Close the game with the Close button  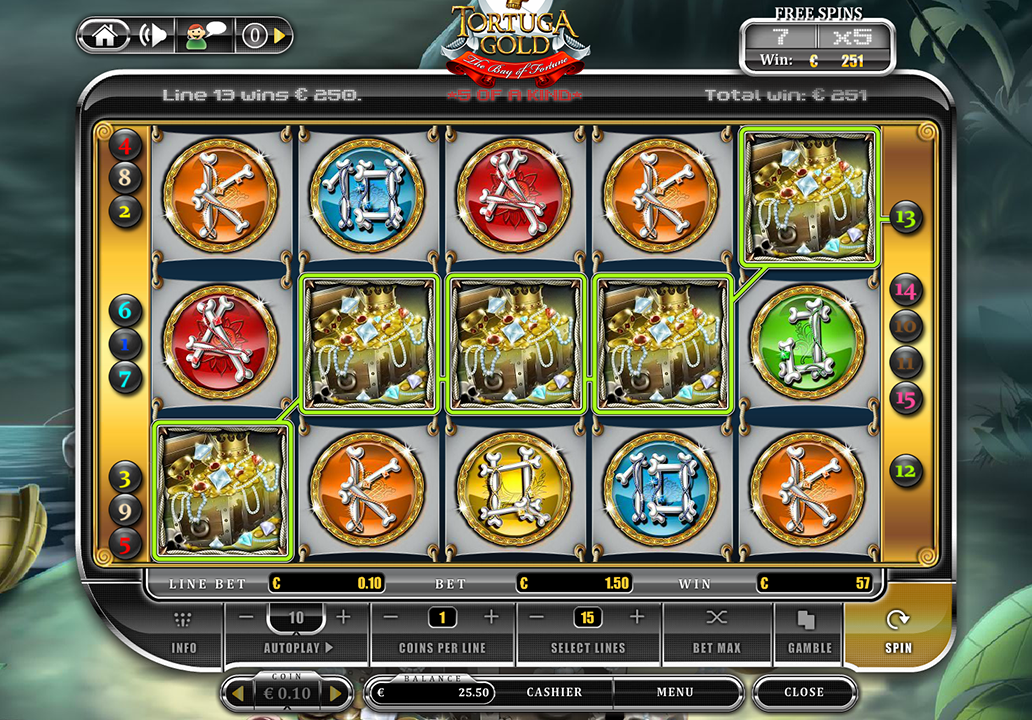coord(804,692)
